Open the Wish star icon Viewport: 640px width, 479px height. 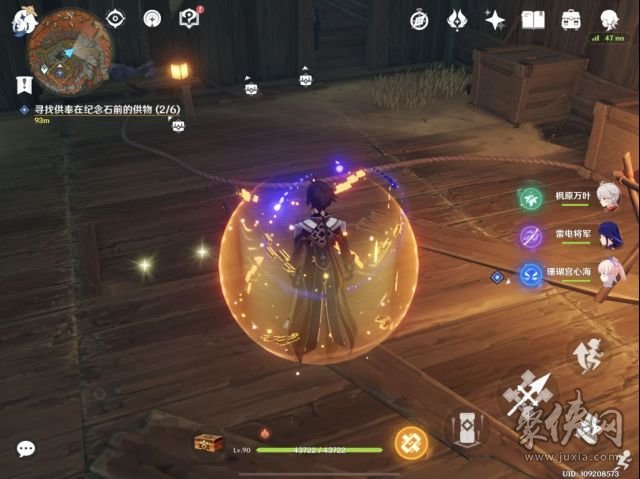494,19
